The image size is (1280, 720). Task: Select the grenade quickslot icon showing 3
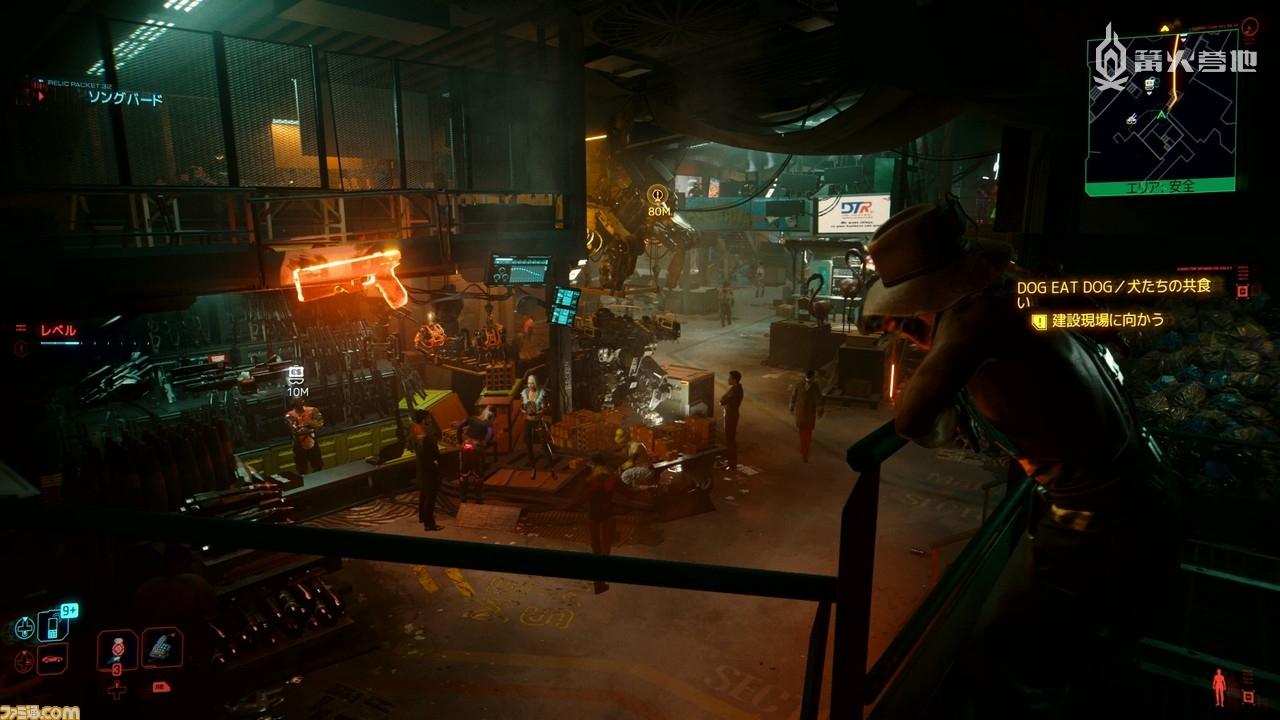[x=117, y=649]
